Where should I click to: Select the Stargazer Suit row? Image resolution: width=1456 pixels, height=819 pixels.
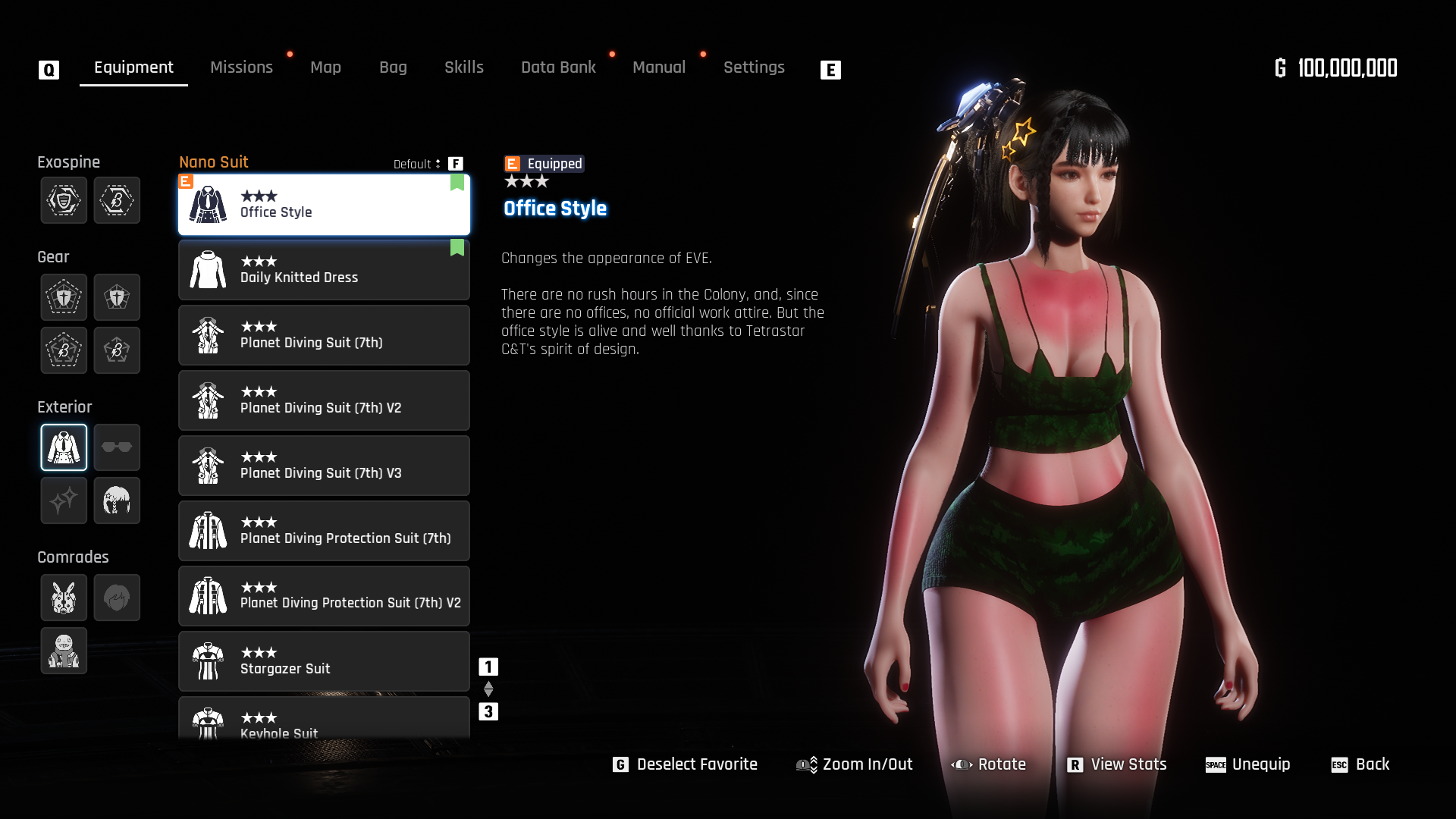click(324, 661)
